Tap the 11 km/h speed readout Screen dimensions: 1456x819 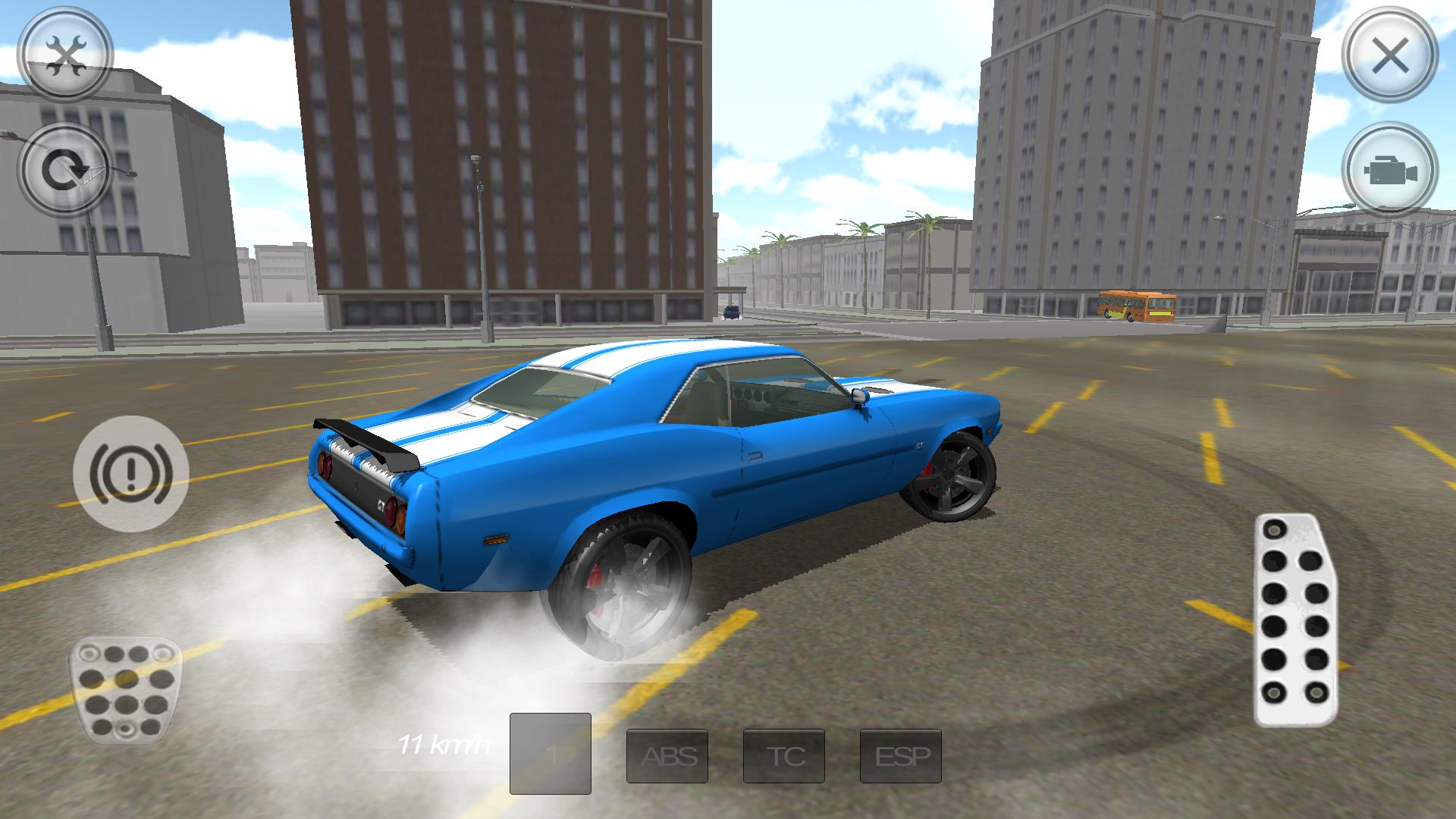pos(445,745)
